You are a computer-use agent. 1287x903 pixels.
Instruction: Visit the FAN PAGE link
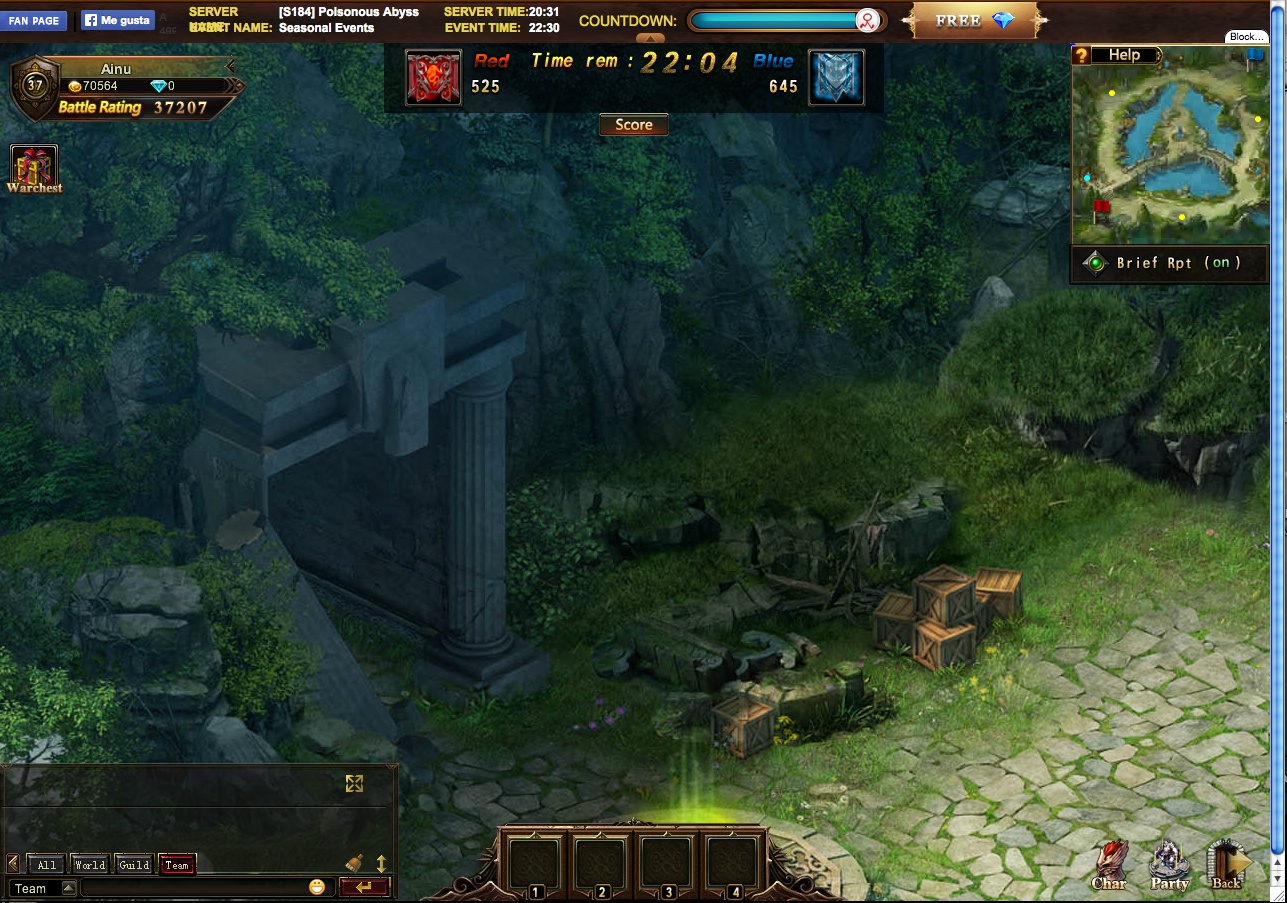[35, 20]
